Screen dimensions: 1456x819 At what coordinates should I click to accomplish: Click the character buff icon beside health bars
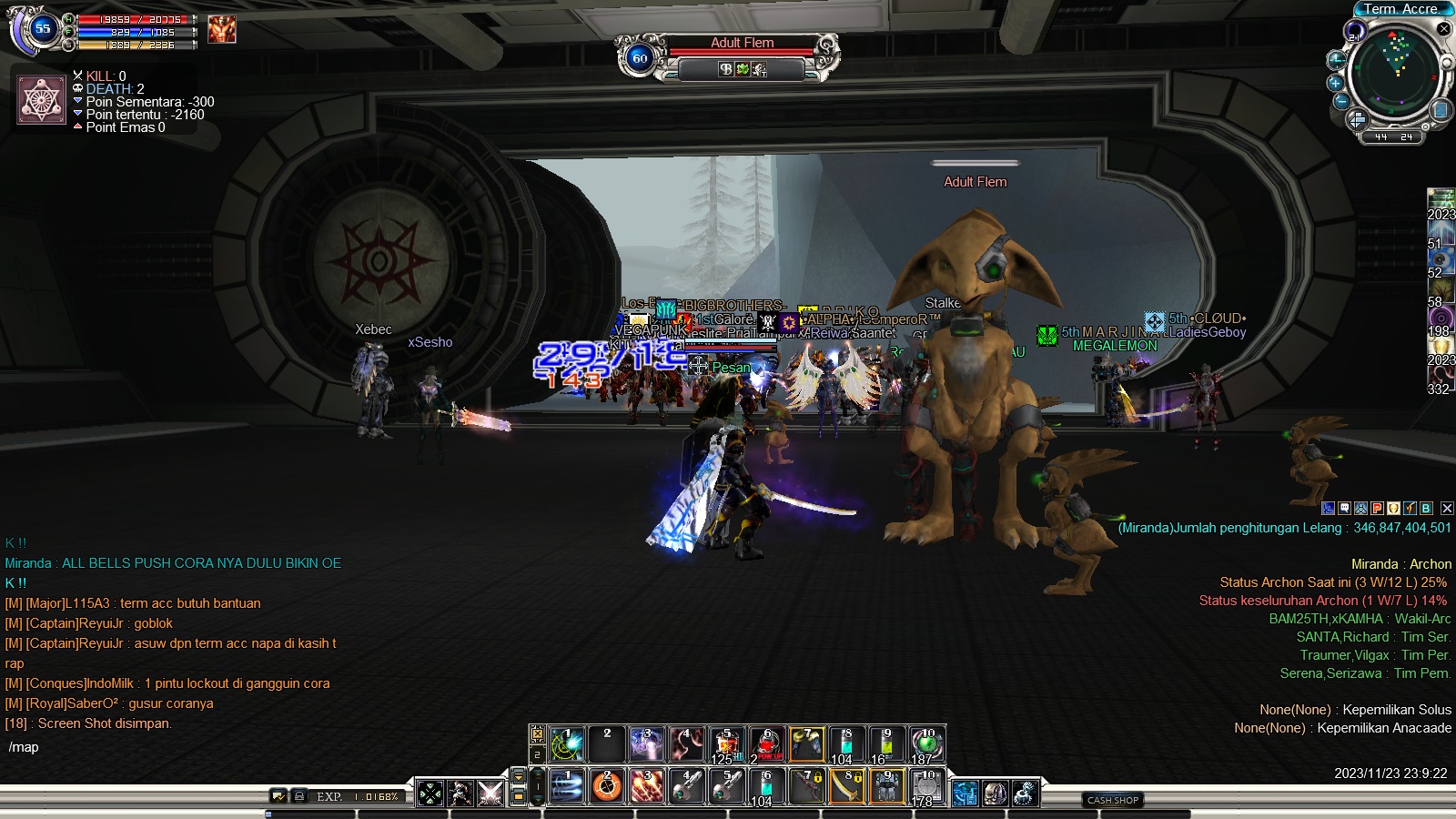tap(222, 29)
